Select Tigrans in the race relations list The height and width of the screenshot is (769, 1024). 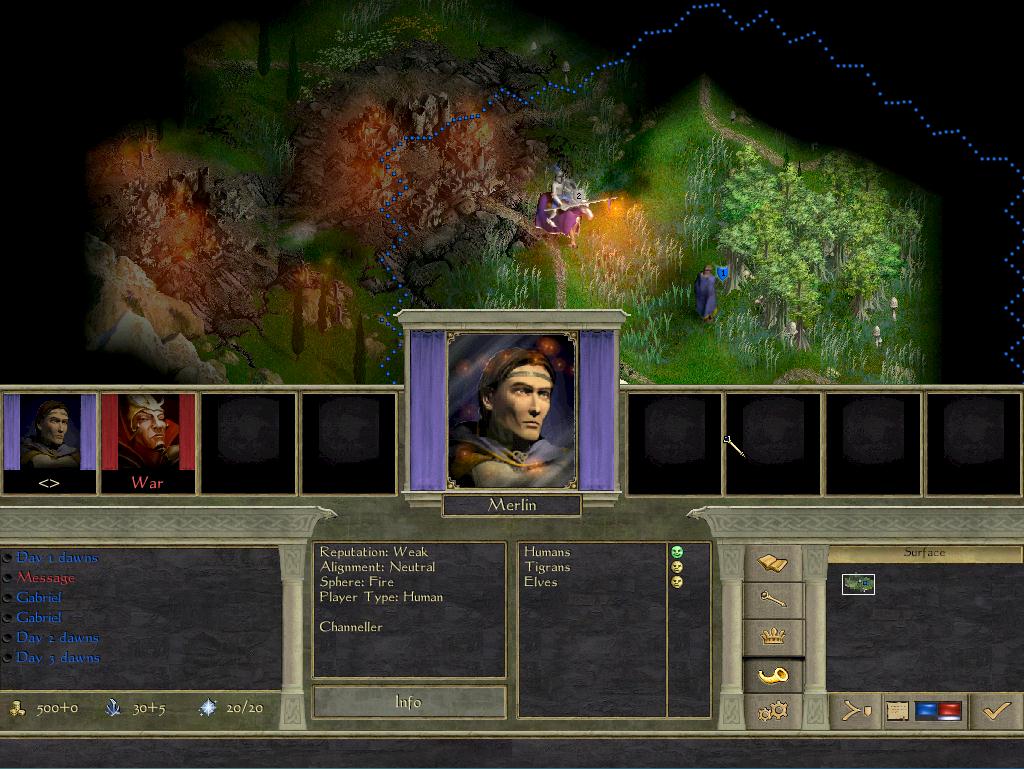tap(547, 567)
